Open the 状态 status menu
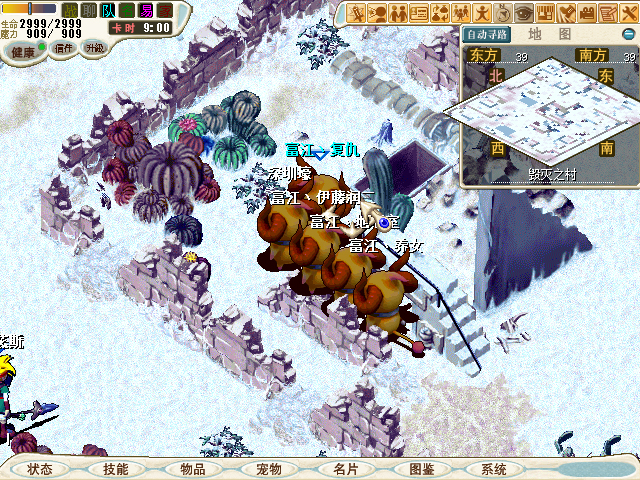Viewport: 640px width, 480px height. click(40, 469)
